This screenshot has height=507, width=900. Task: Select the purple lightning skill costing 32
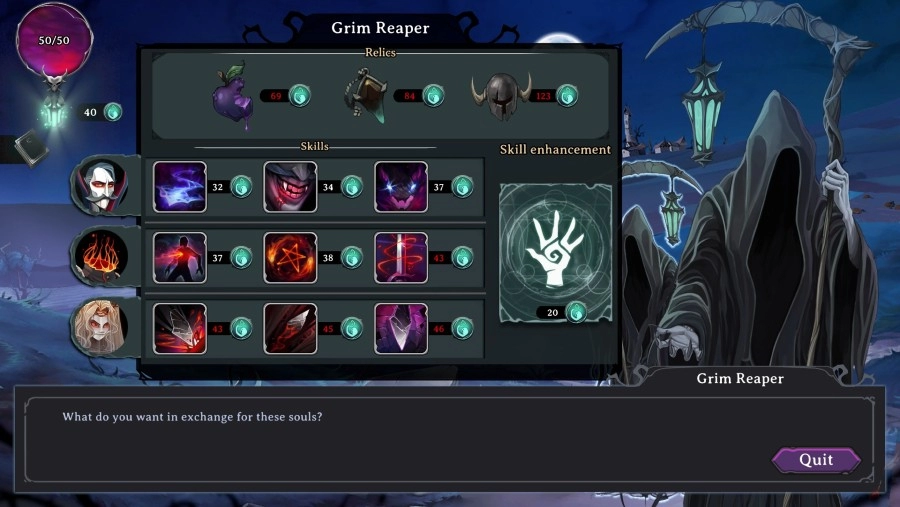(180, 187)
